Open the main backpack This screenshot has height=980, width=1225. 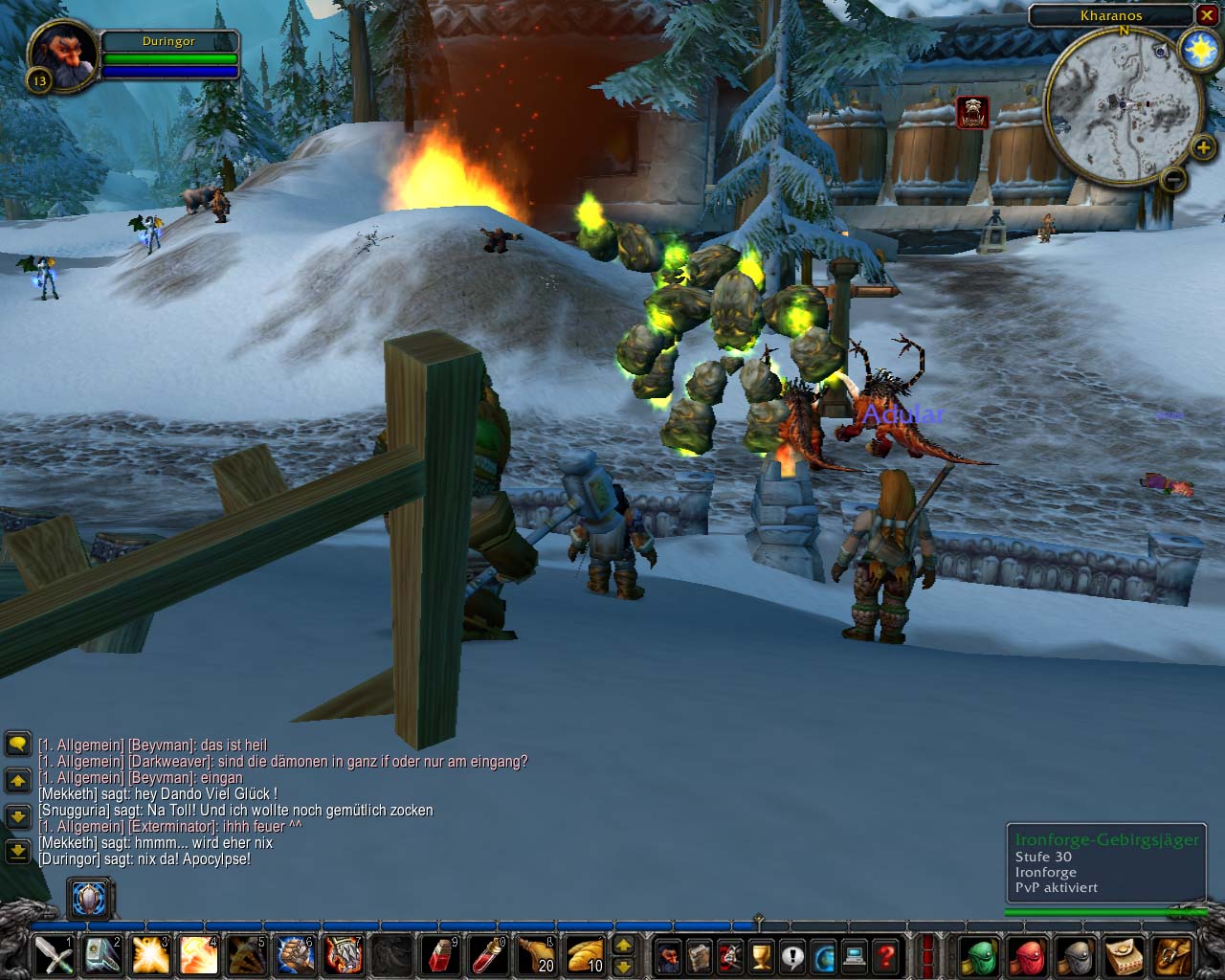1170,954
